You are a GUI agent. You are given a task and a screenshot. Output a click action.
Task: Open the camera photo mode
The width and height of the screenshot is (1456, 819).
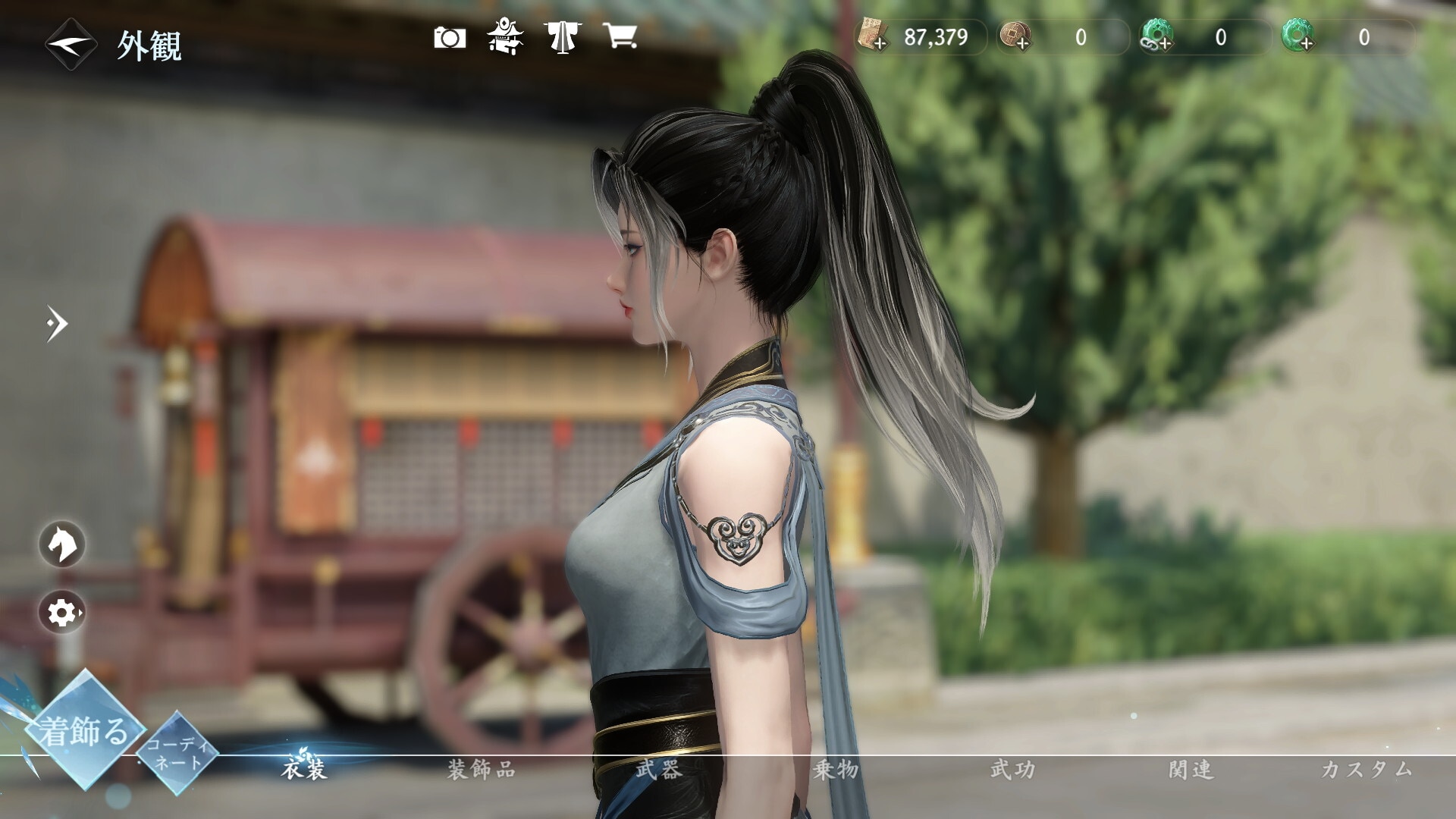click(x=450, y=37)
